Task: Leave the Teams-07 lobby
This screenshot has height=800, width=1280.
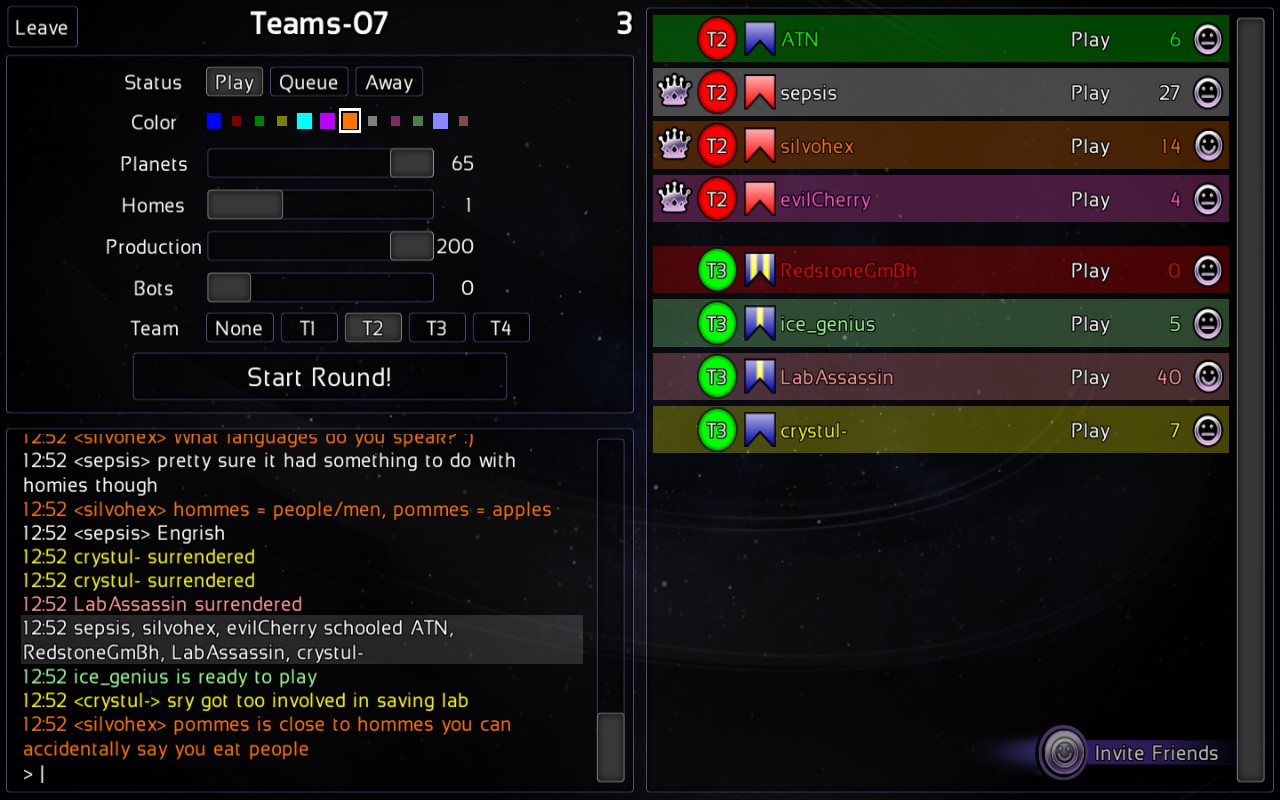Action: click(42, 27)
